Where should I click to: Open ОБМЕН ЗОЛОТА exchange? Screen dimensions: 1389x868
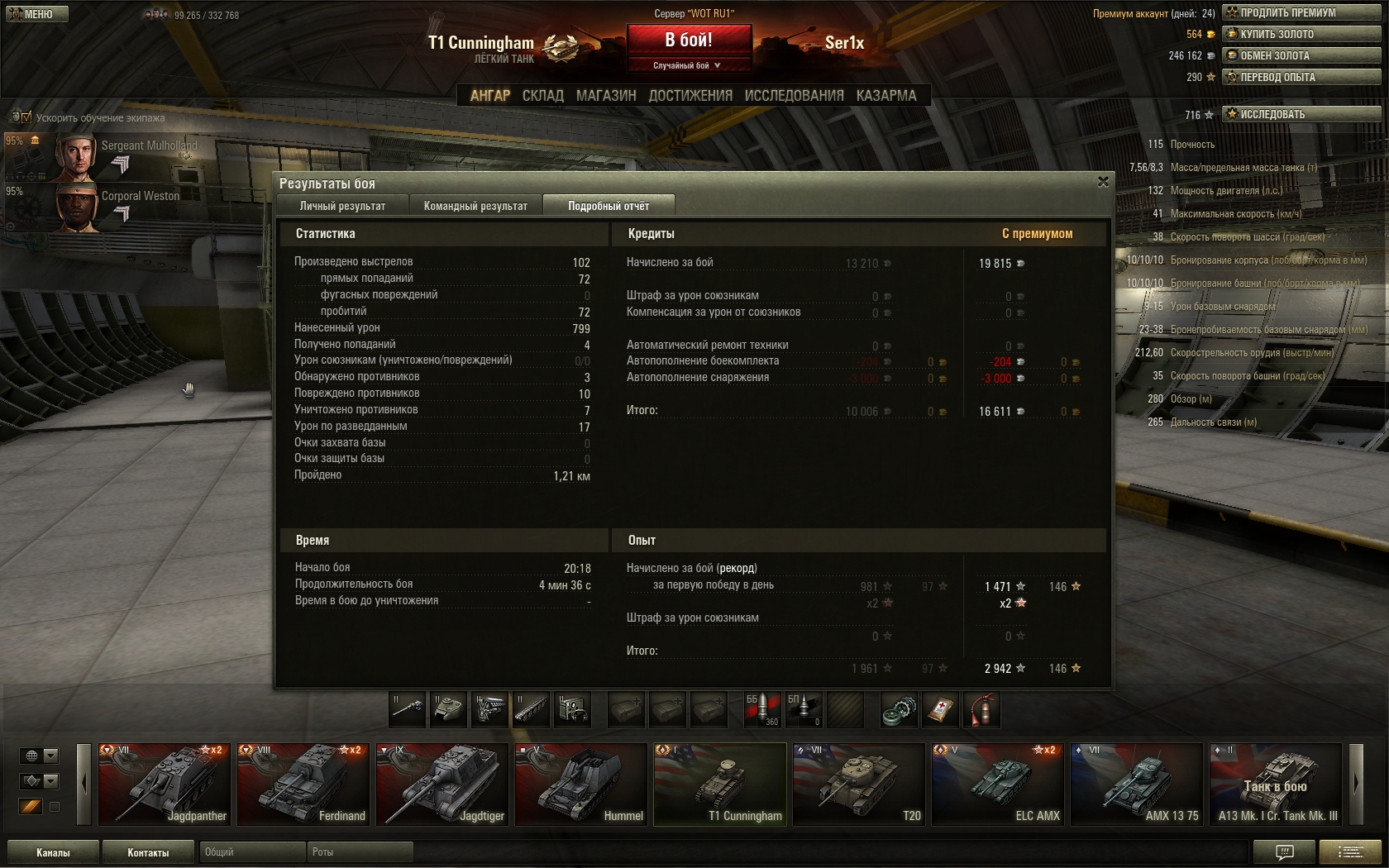click(1301, 55)
